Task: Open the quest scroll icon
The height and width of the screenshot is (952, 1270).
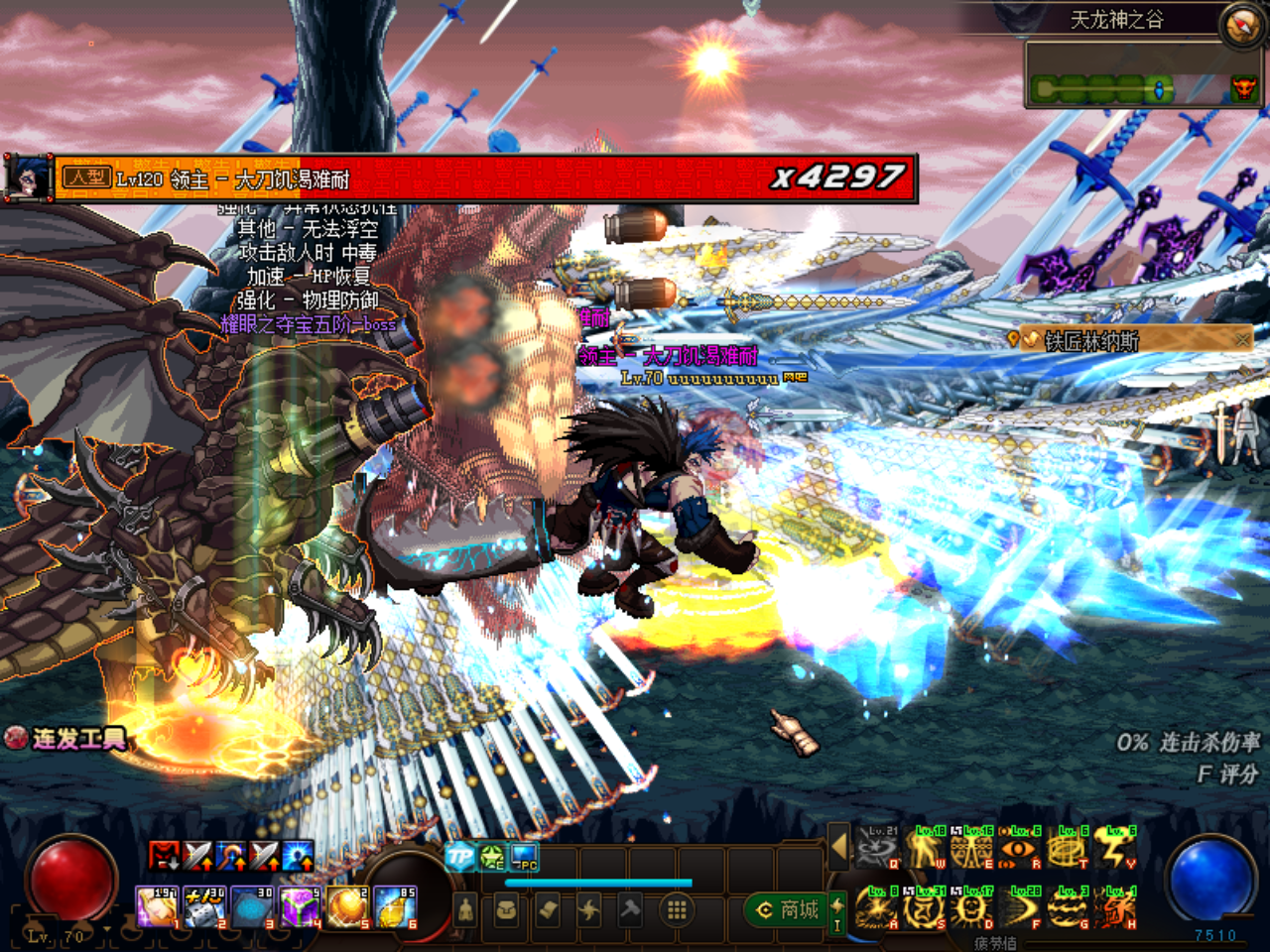Action: 548,910
